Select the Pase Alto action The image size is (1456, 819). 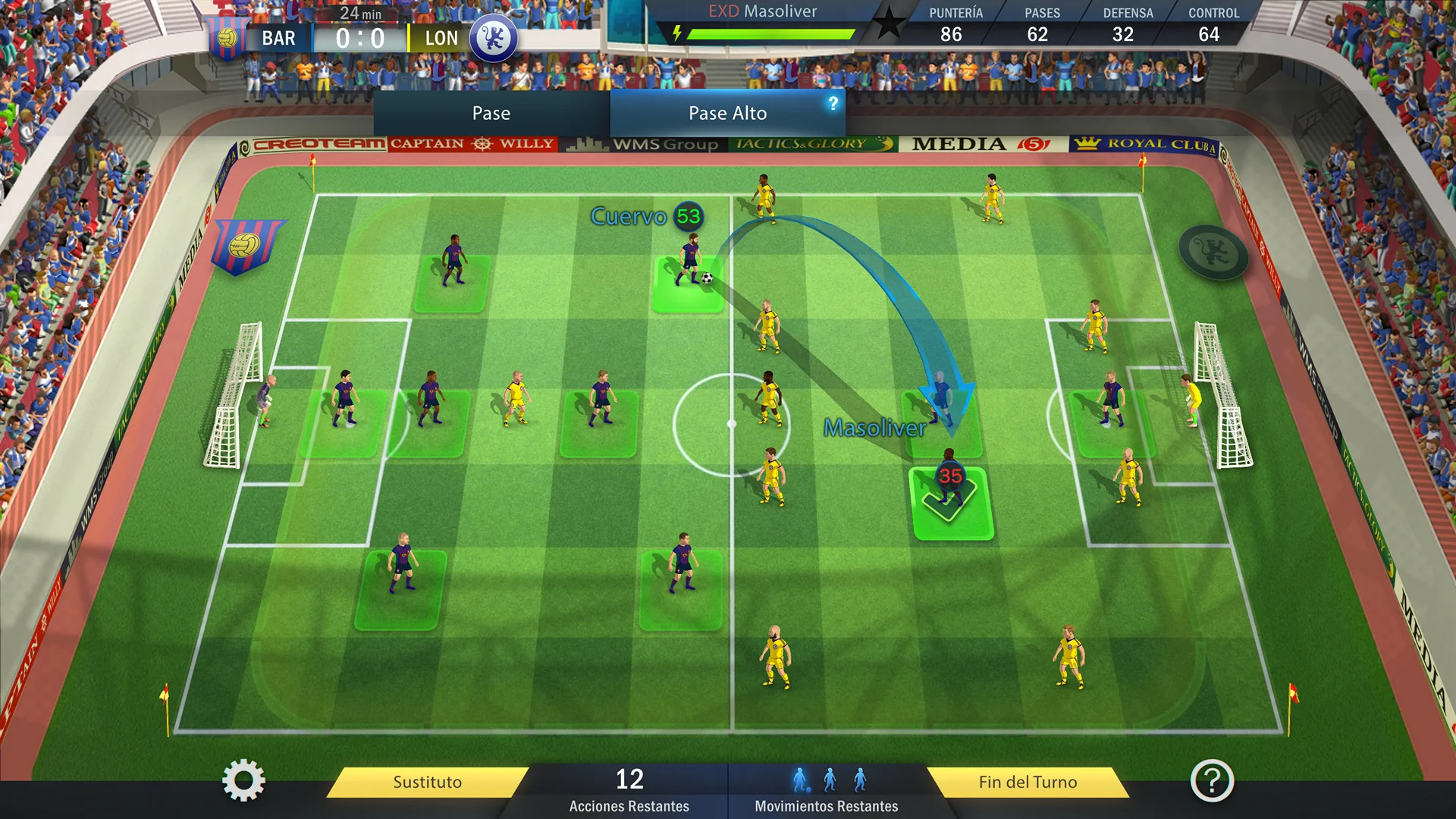pos(726,114)
